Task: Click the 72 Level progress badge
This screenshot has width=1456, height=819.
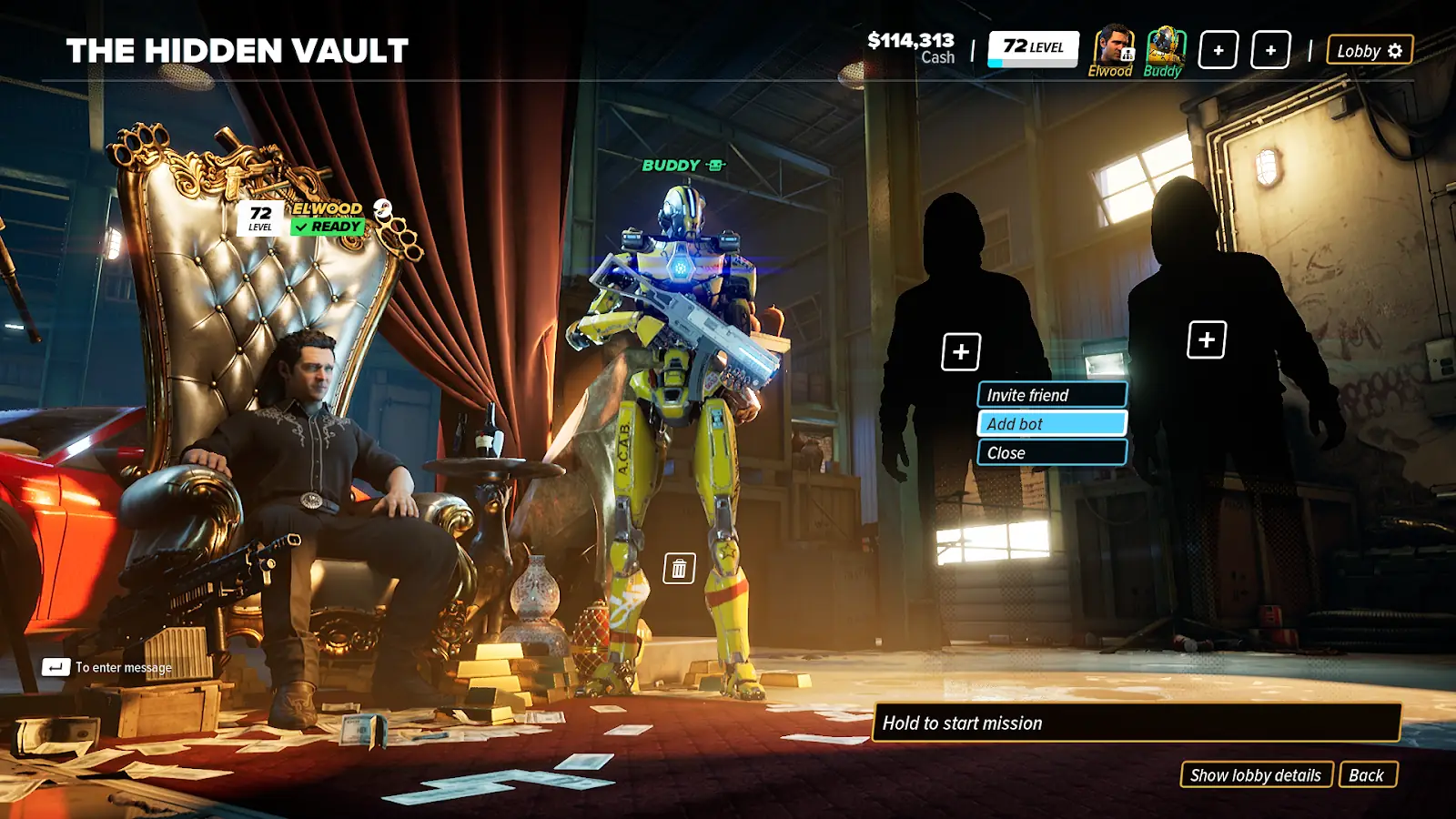Action: 1033,48
